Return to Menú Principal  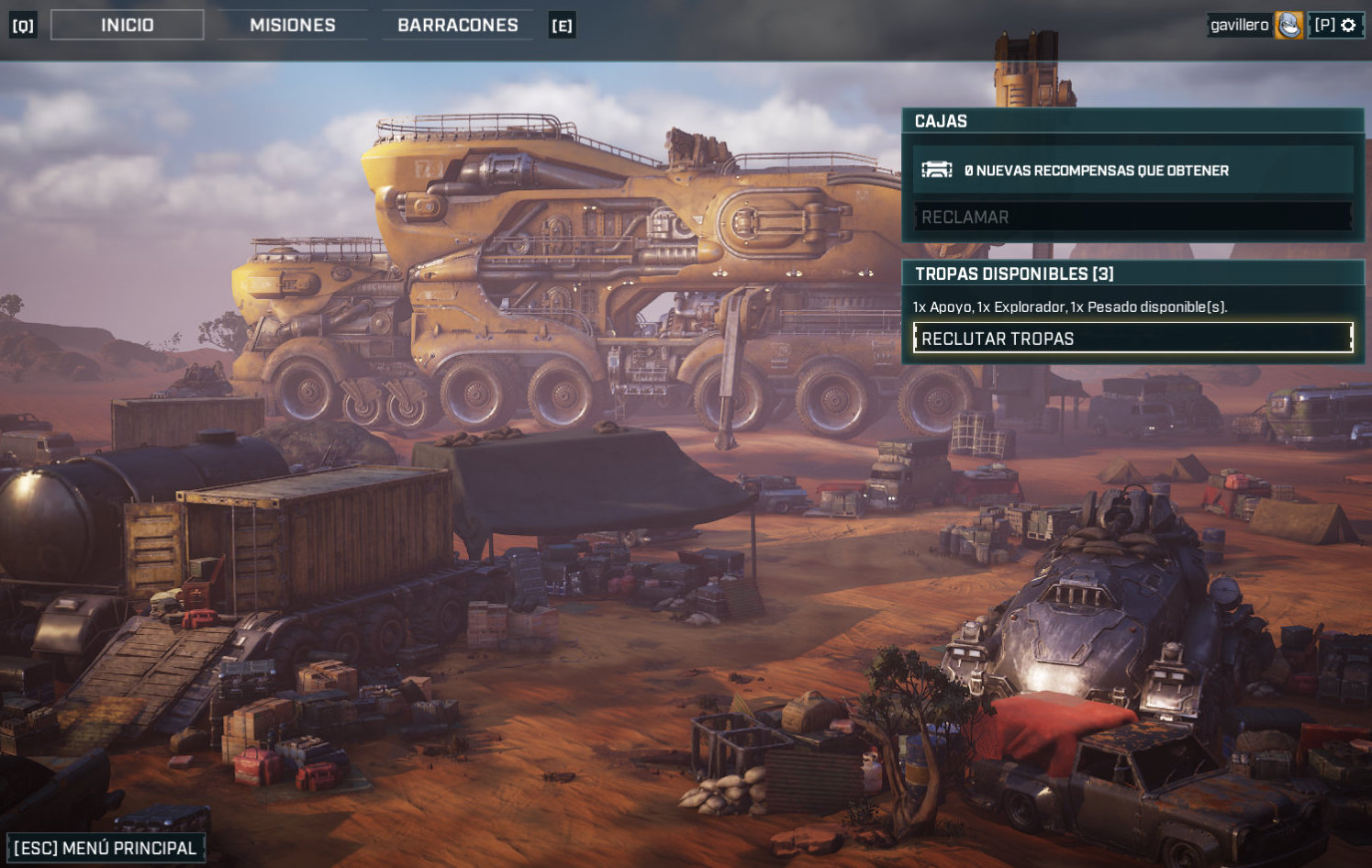106,848
